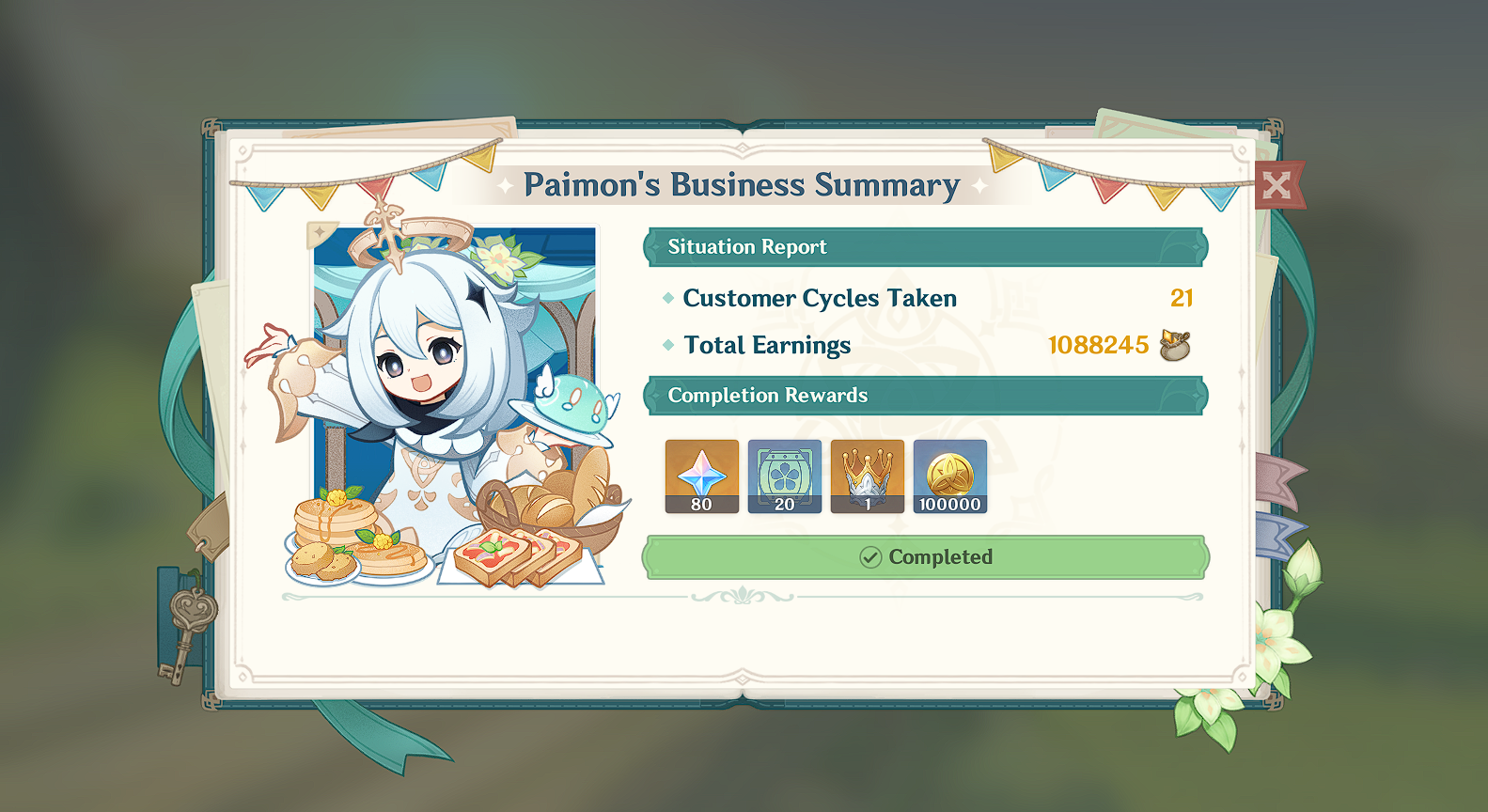Screen dimensions: 1488x812
Task: Click the Mora x100000 reward icon
Action: point(949,476)
